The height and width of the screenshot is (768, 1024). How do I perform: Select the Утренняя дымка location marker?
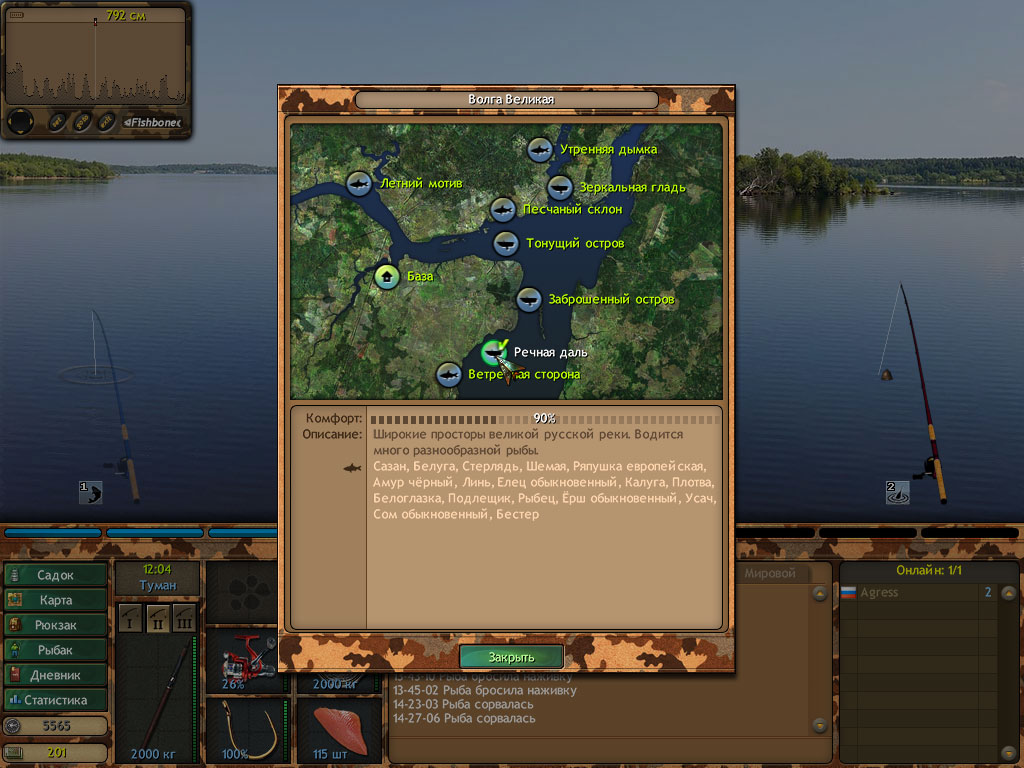pos(539,150)
